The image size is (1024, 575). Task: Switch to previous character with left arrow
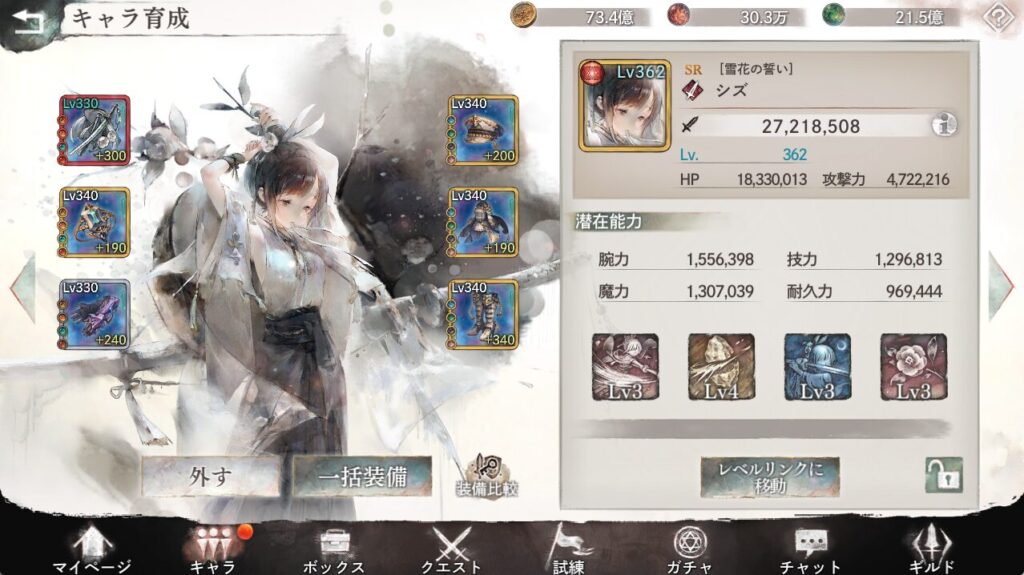coord(22,287)
